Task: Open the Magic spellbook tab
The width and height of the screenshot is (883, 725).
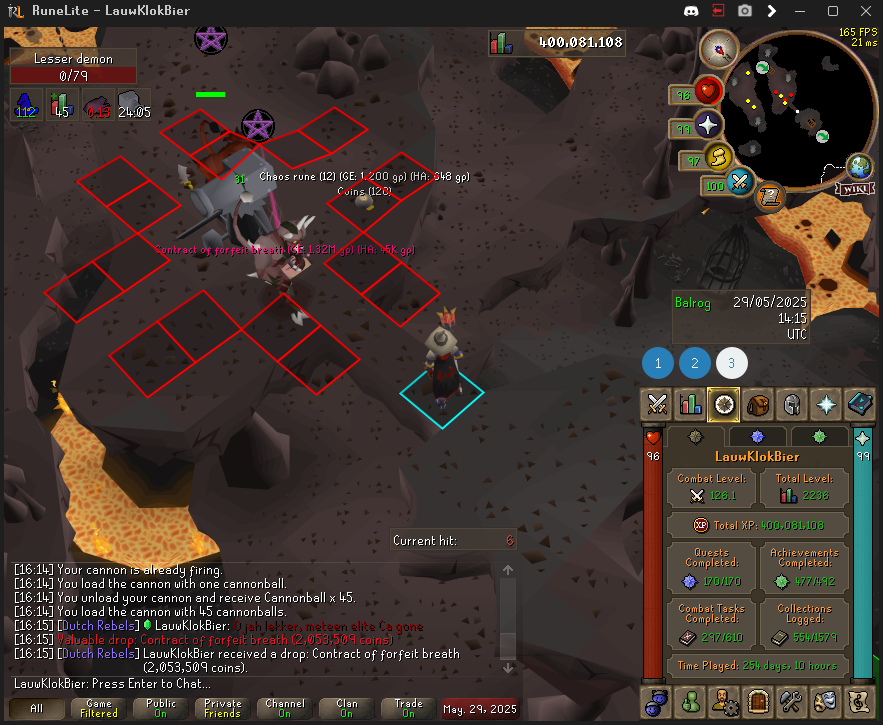Action: [x=859, y=404]
